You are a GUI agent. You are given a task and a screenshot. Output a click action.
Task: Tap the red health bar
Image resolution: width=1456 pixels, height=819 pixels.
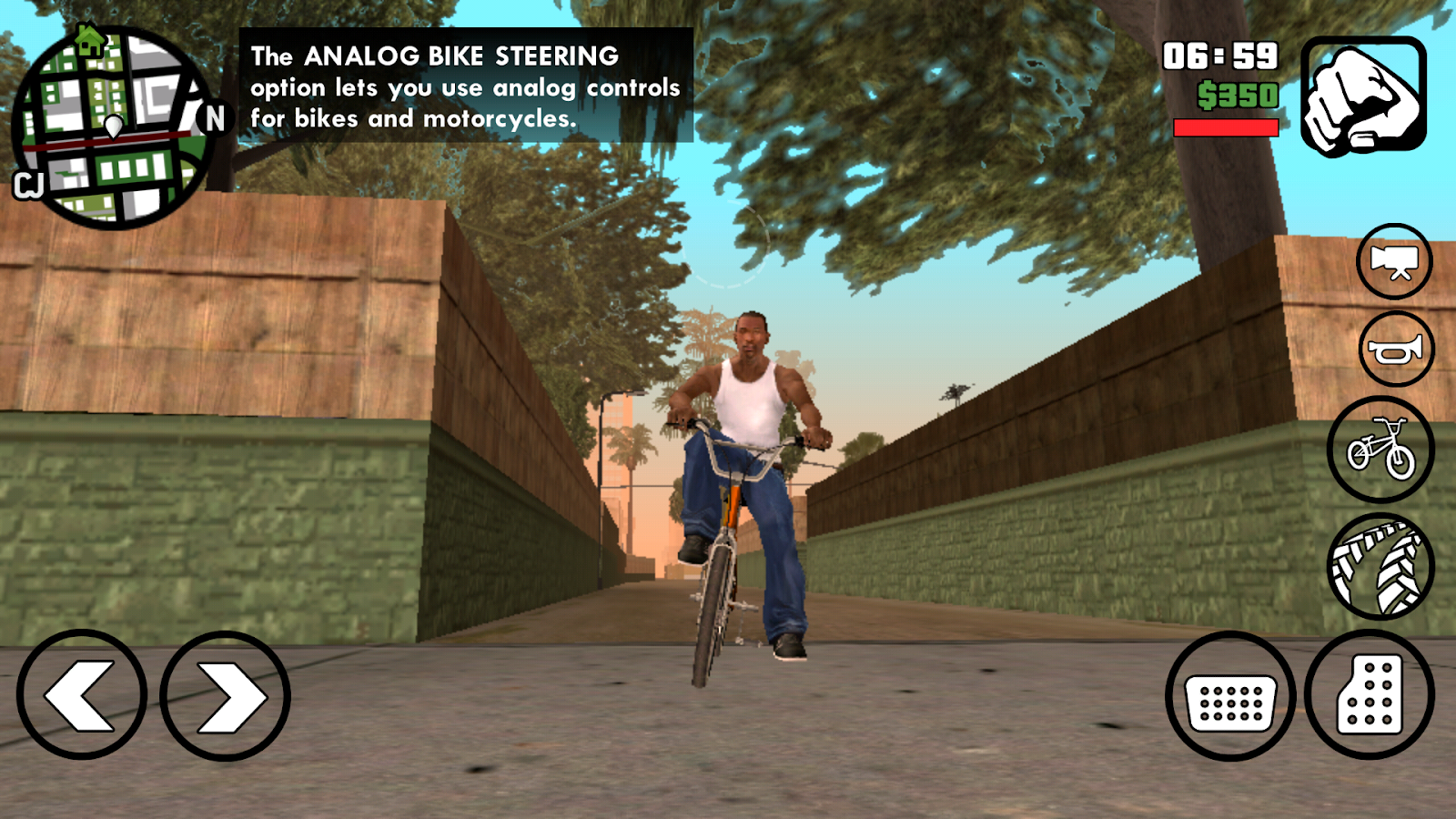point(1227,127)
